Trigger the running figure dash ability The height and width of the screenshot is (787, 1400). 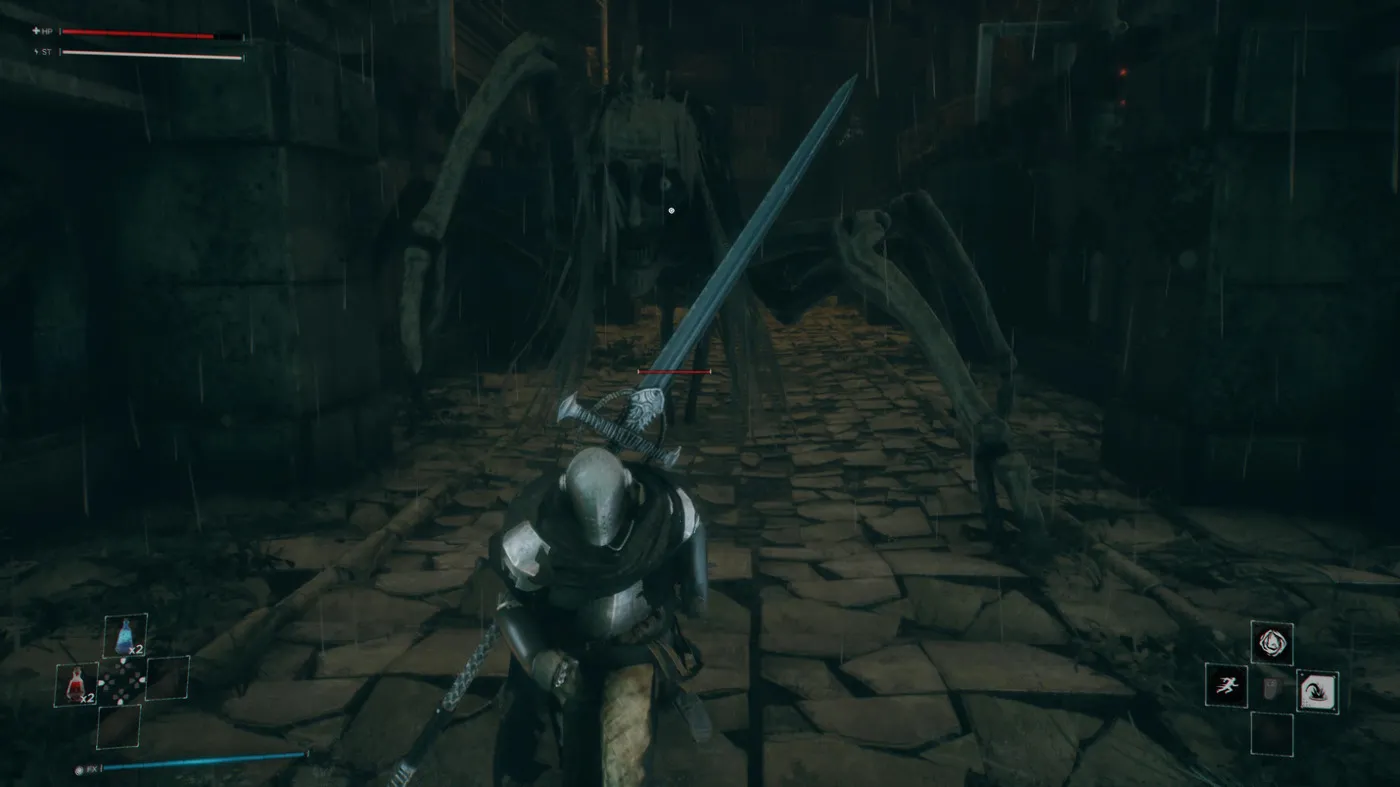click(1226, 685)
